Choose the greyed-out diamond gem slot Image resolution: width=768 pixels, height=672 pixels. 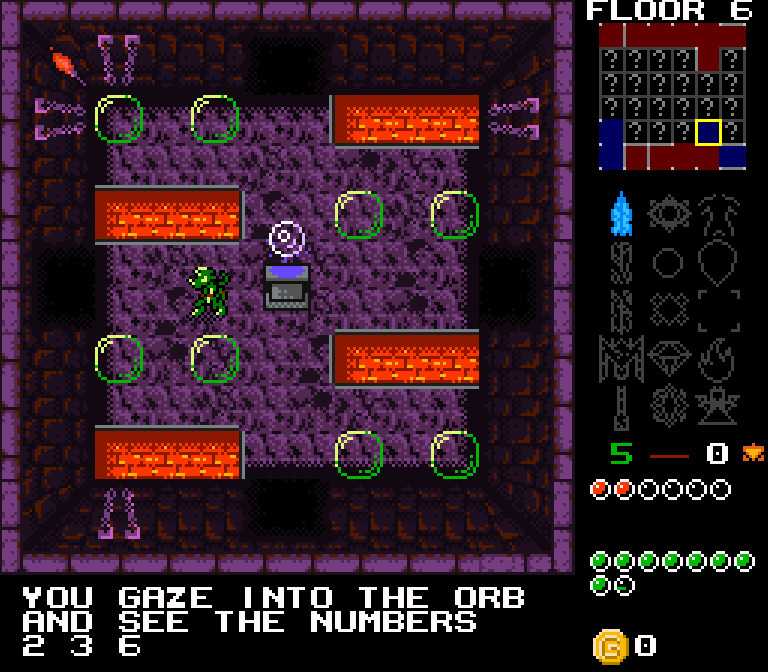(668, 357)
